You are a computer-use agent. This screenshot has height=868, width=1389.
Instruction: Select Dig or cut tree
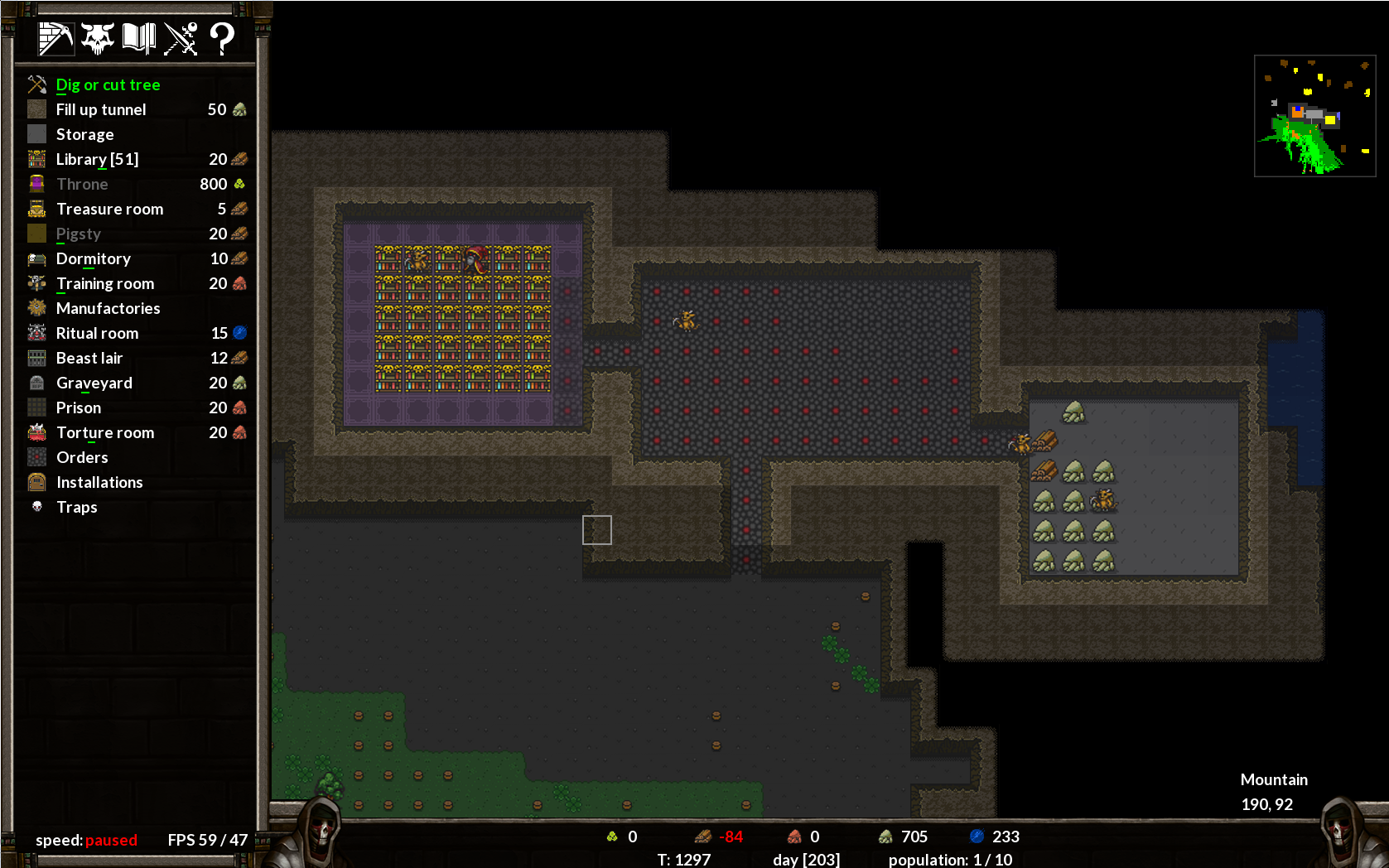coord(108,84)
